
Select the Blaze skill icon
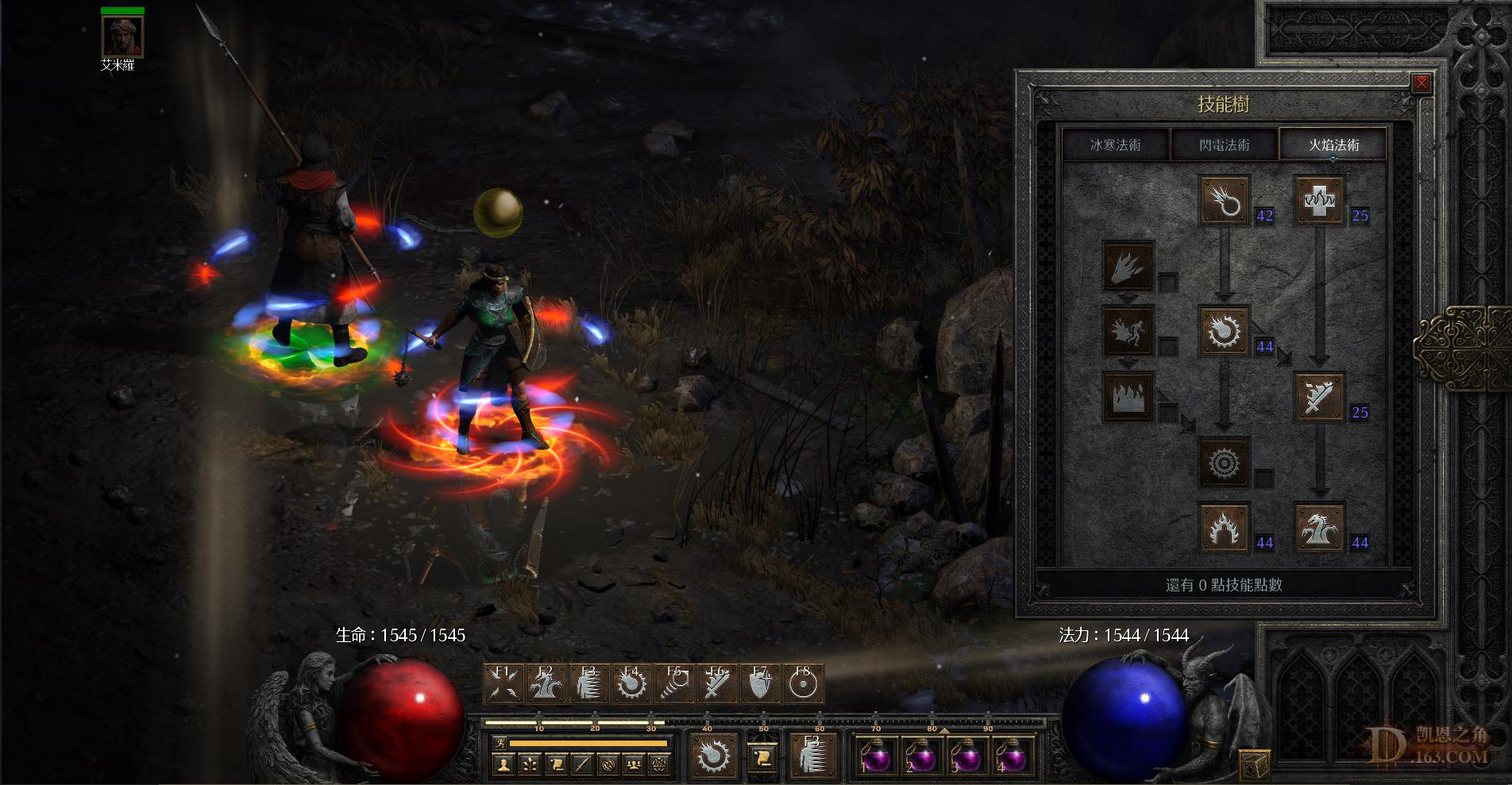[x=1128, y=332]
